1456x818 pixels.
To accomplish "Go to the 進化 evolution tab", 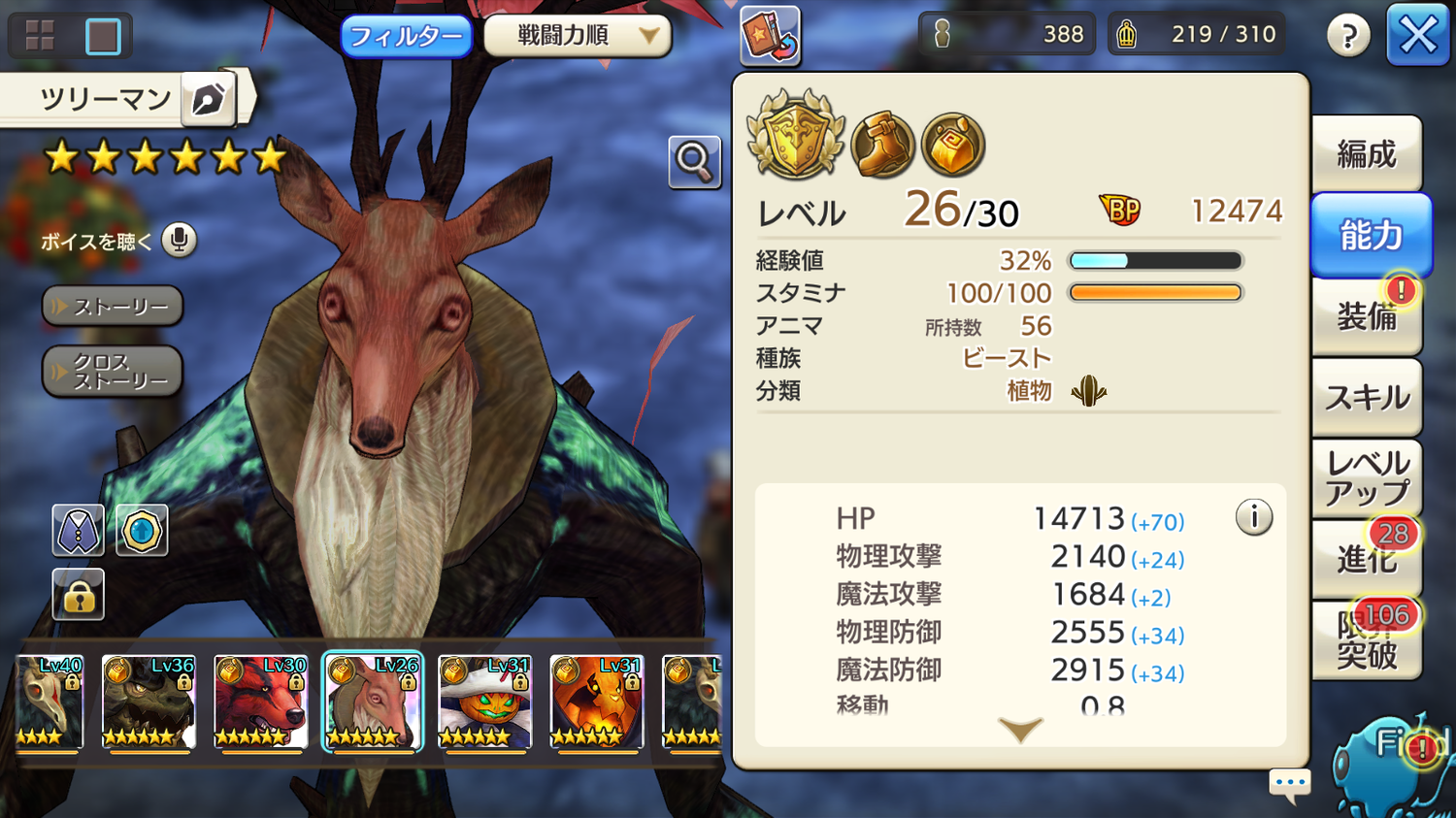I will click(x=1367, y=558).
